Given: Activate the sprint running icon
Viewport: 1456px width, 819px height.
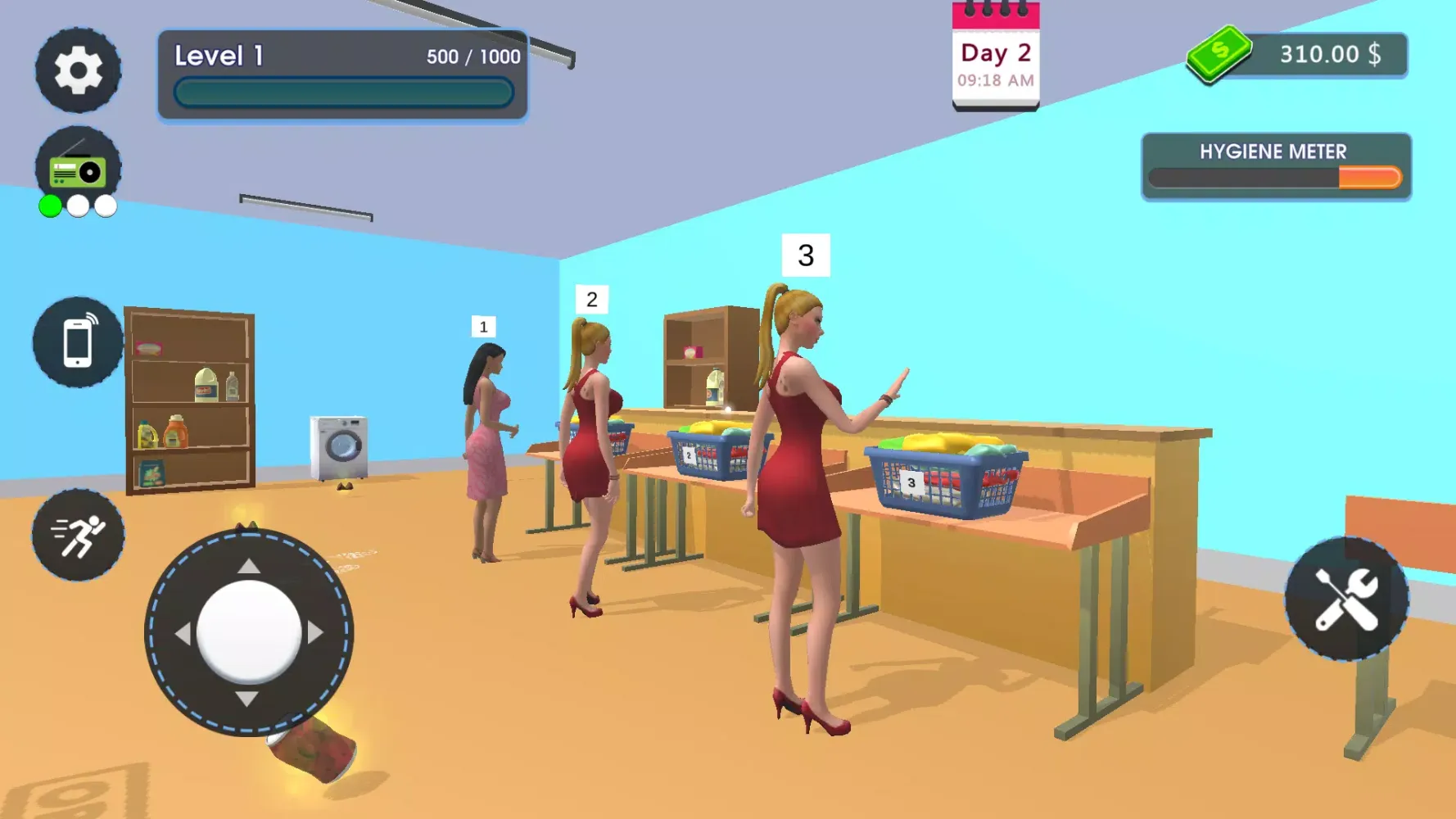Looking at the screenshot, I should click(78, 534).
